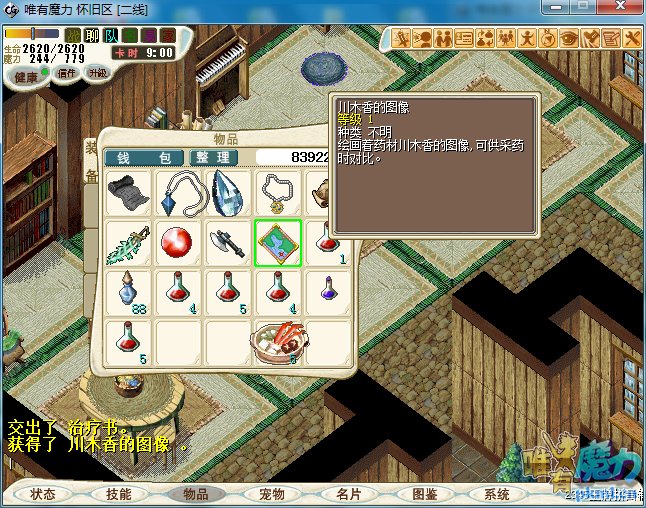Select the highlighted 川木香 image item

click(277, 243)
